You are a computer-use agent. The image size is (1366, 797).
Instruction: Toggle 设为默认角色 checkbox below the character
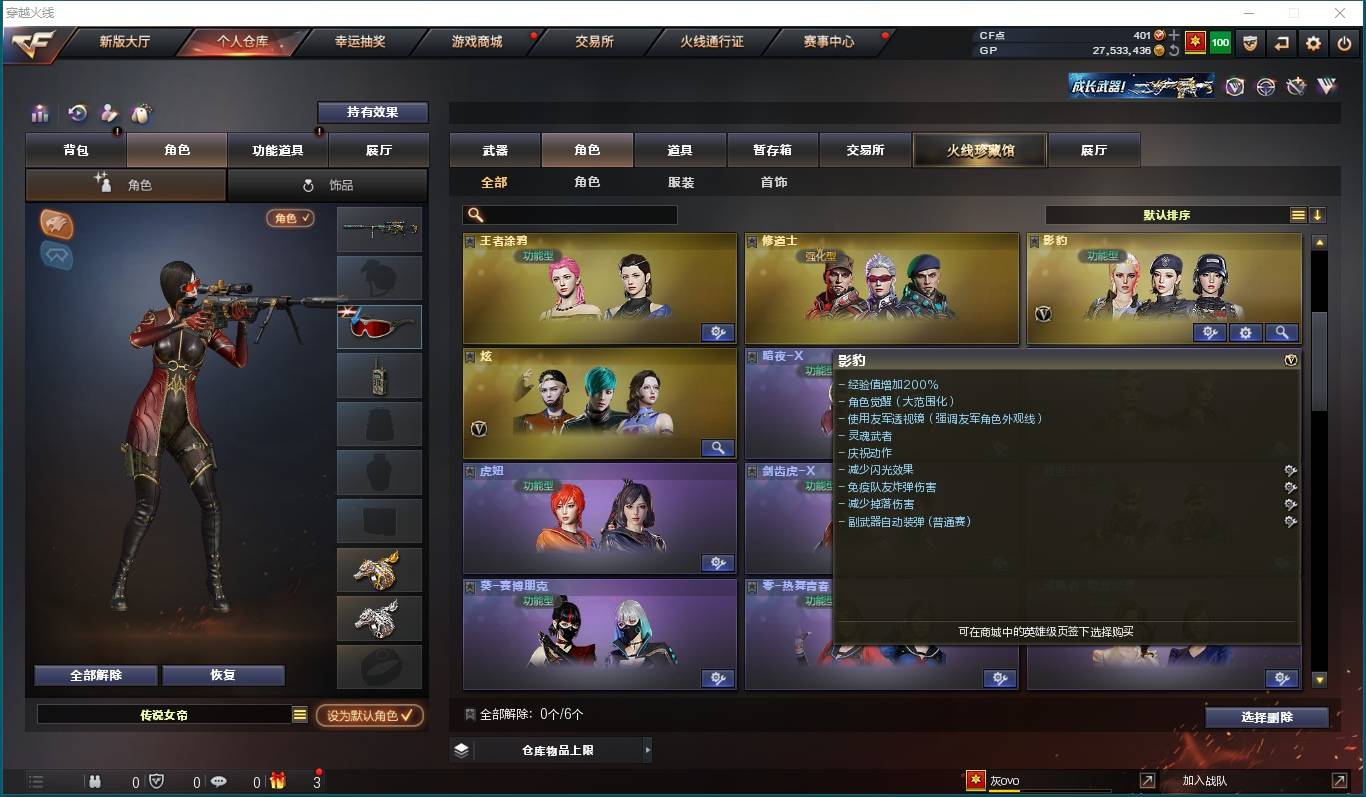click(370, 716)
